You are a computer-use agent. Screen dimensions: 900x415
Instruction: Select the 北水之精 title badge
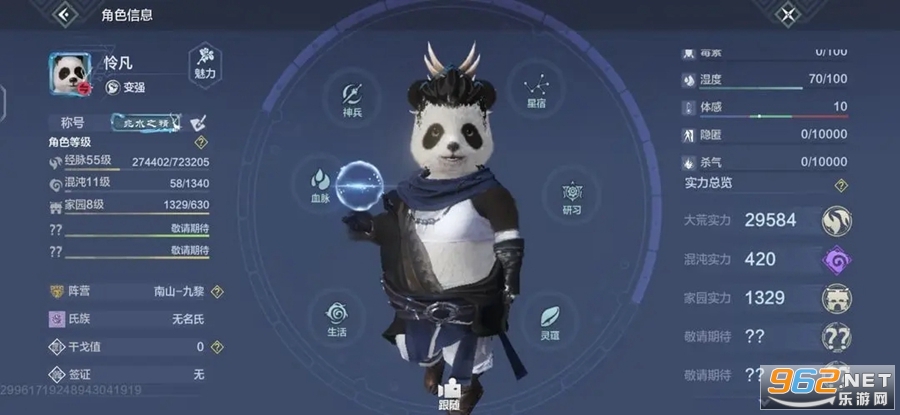(x=147, y=122)
